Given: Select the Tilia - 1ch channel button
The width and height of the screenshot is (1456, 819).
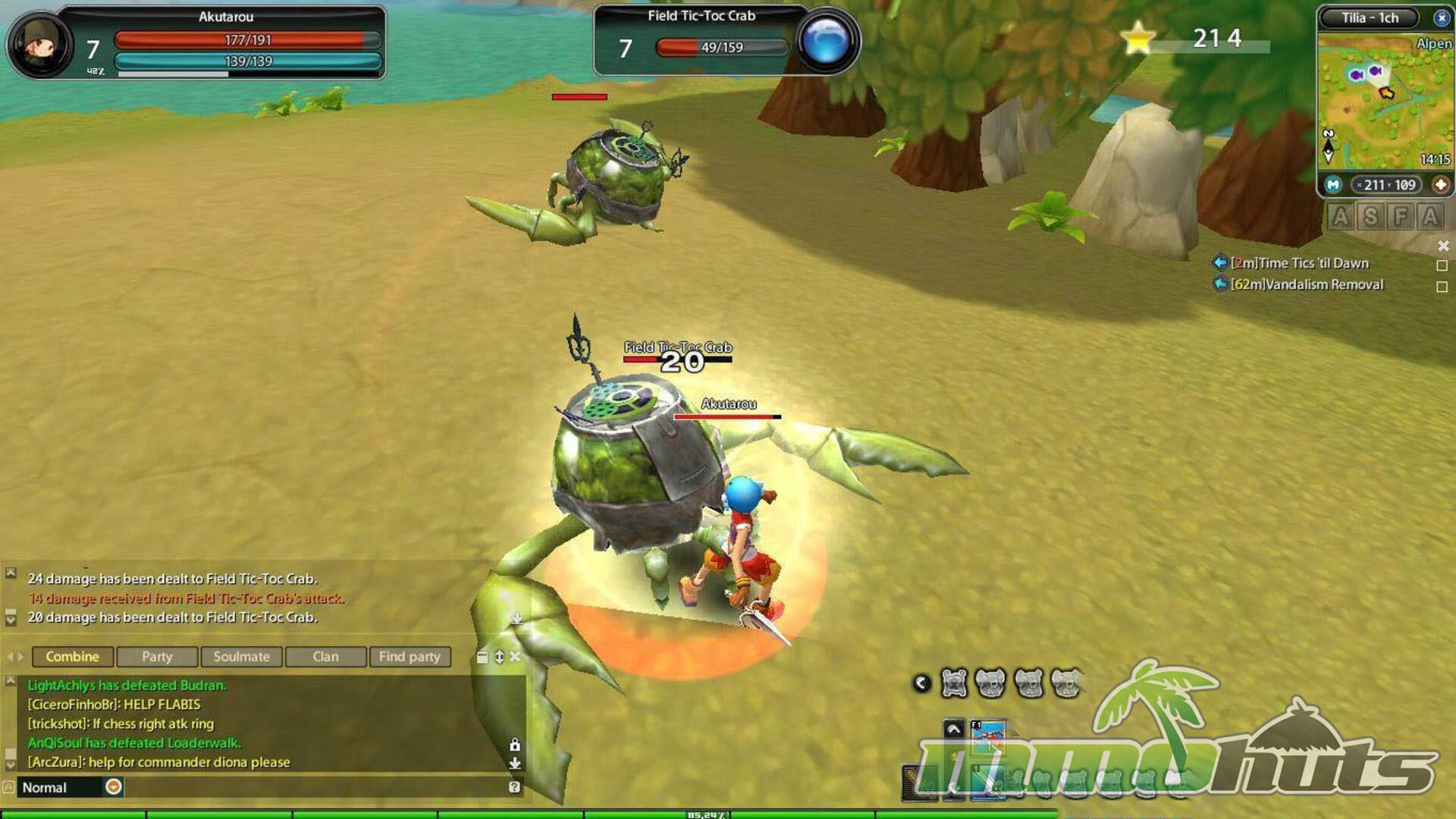Looking at the screenshot, I should 1370,17.
